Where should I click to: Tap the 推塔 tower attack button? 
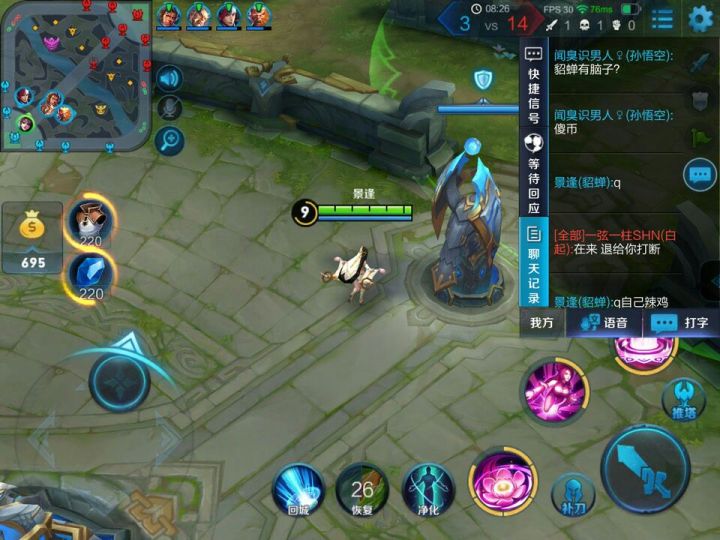click(683, 400)
